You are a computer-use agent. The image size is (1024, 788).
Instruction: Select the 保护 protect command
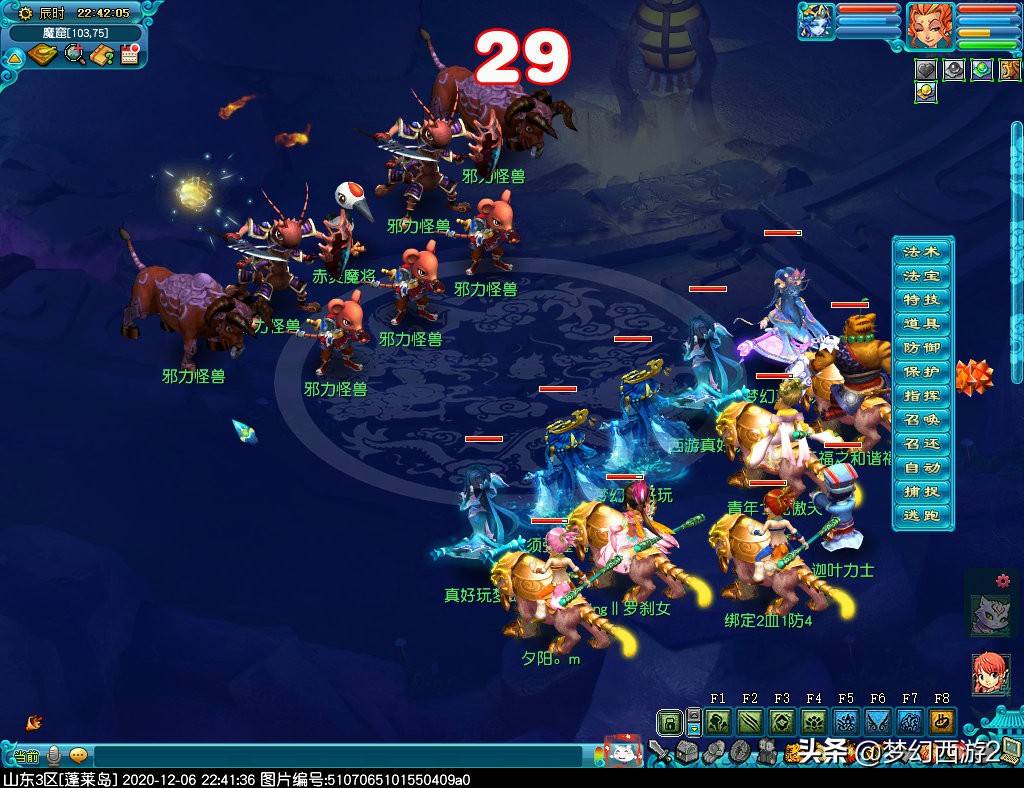click(921, 371)
